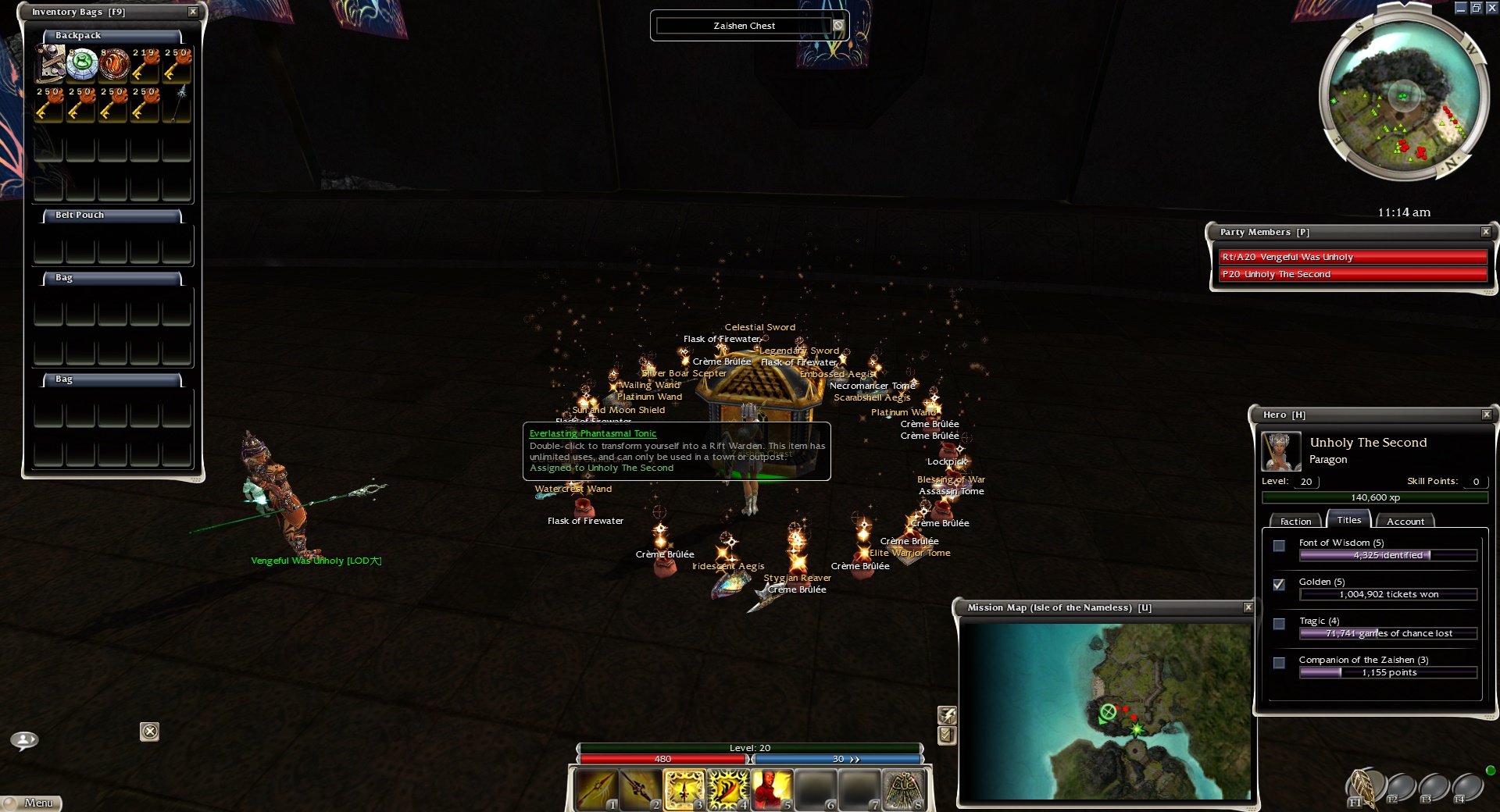Select the green ball item in Backpack
The image size is (1500, 812).
(81, 64)
